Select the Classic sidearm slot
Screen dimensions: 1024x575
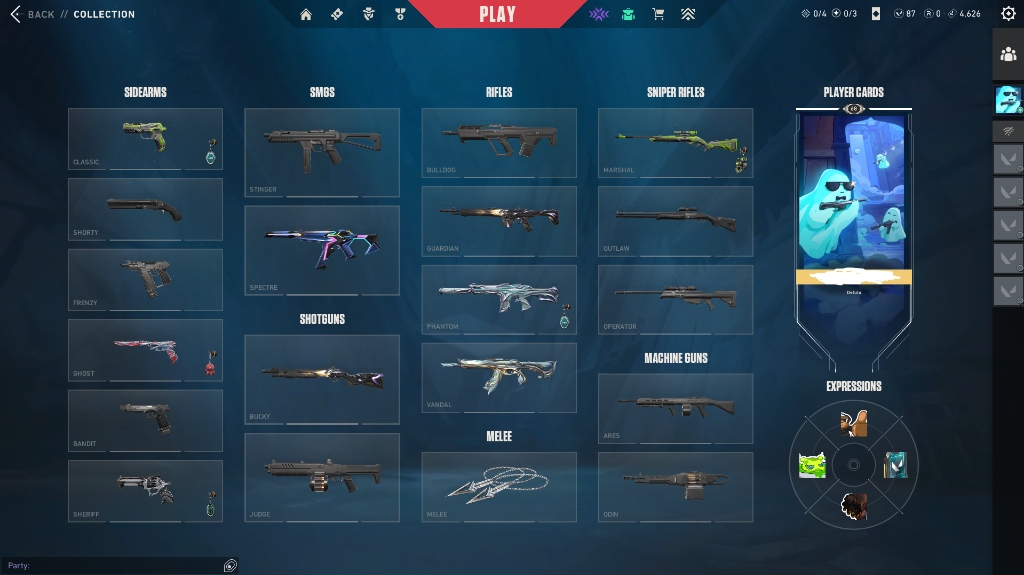(x=145, y=139)
